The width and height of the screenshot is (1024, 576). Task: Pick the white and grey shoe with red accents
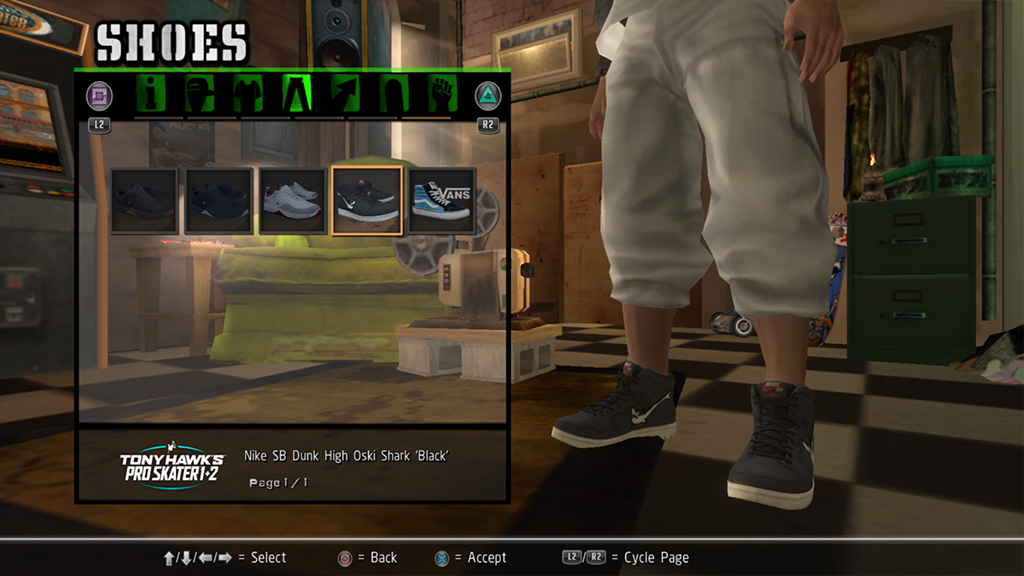[292, 200]
